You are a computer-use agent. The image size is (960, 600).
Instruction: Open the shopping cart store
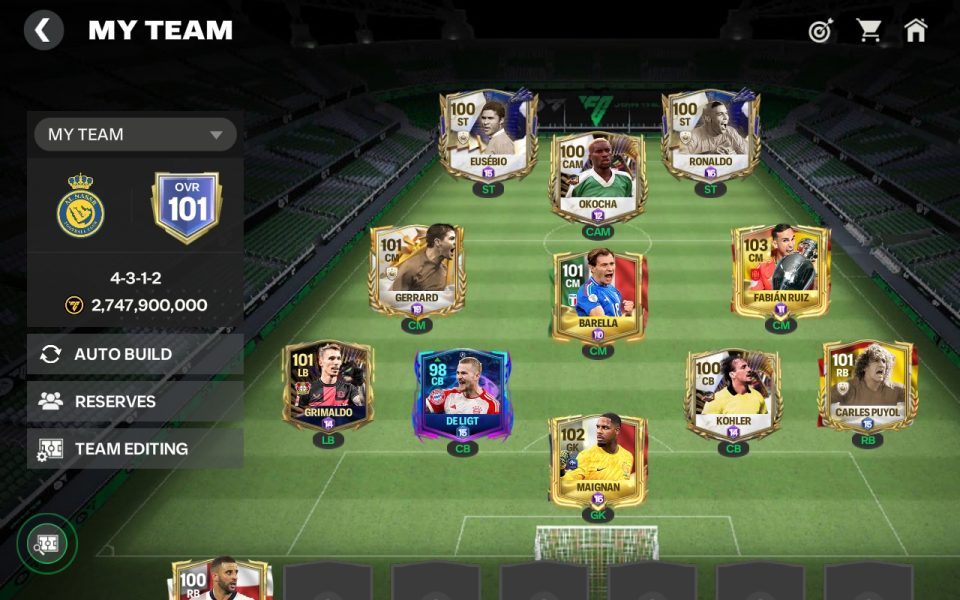[x=868, y=31]
